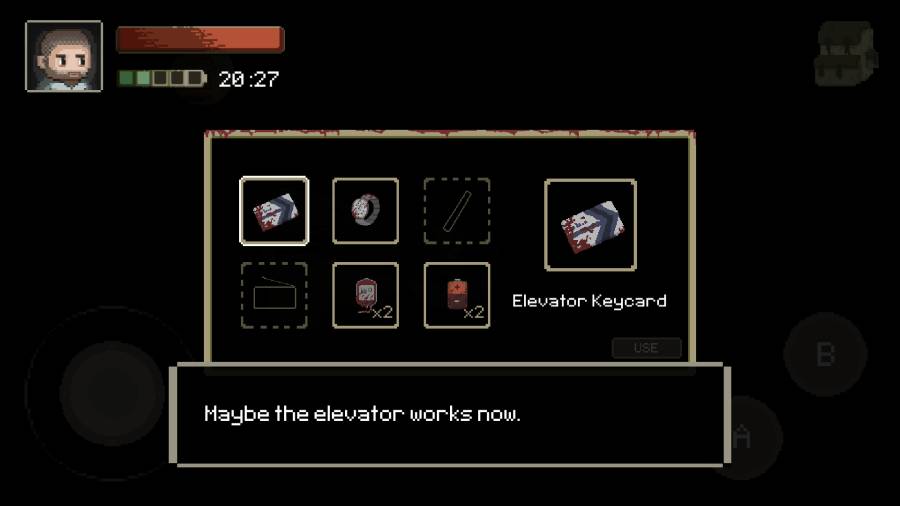This screenshot has width=900, height=506.
Task: Click the USE button
Action: (646, 348)
